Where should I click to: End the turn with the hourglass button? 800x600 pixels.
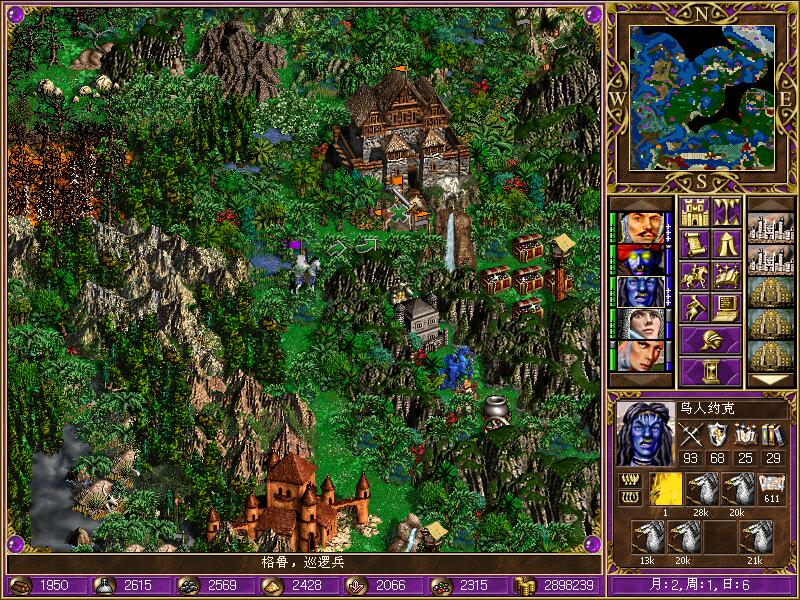coord(710,371)
